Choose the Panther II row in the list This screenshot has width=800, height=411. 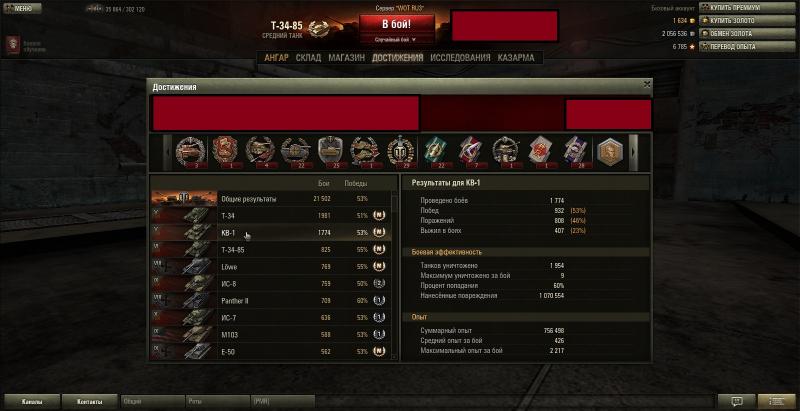click(x=270, y=300)
